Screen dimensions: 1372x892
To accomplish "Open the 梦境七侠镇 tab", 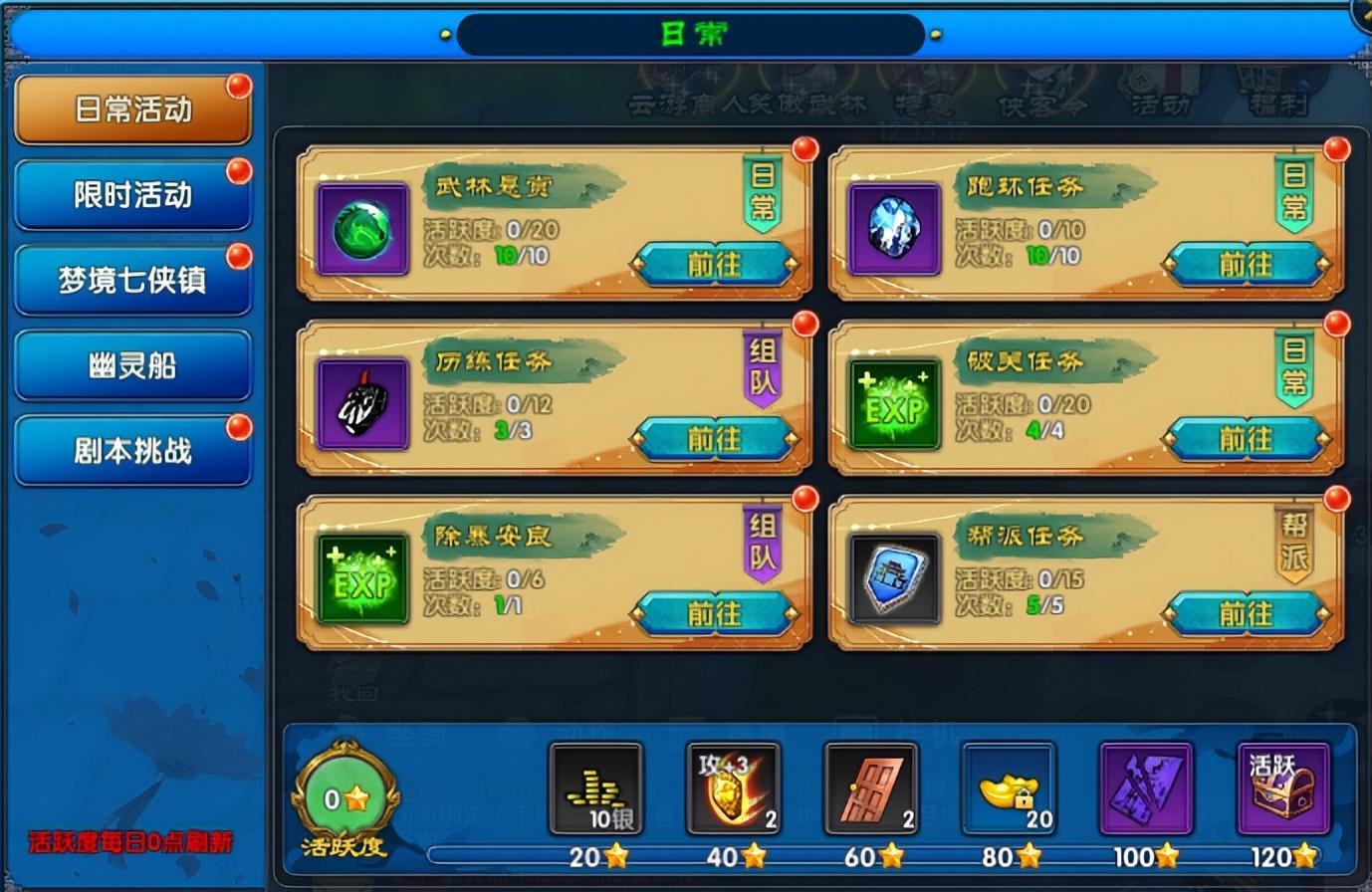I will tap(132, 279).
